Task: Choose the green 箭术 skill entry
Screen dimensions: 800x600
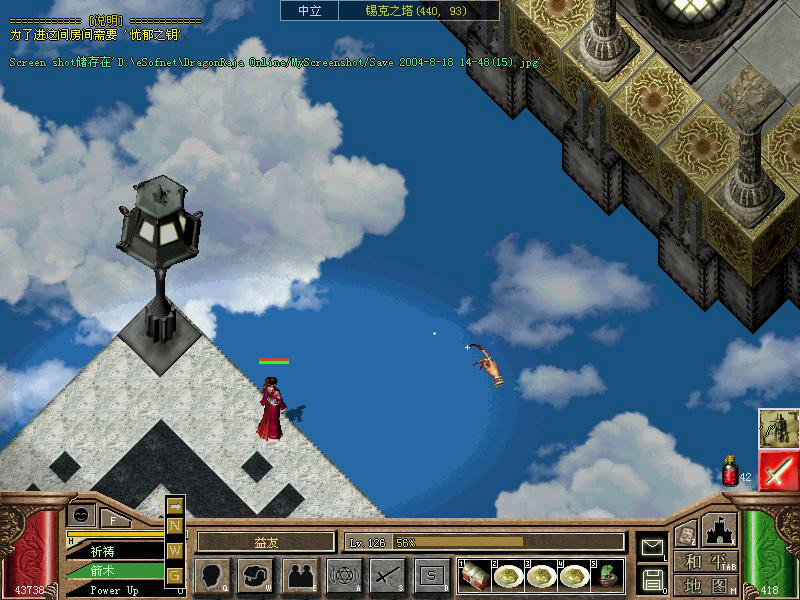Action: [x=103, y=571]
